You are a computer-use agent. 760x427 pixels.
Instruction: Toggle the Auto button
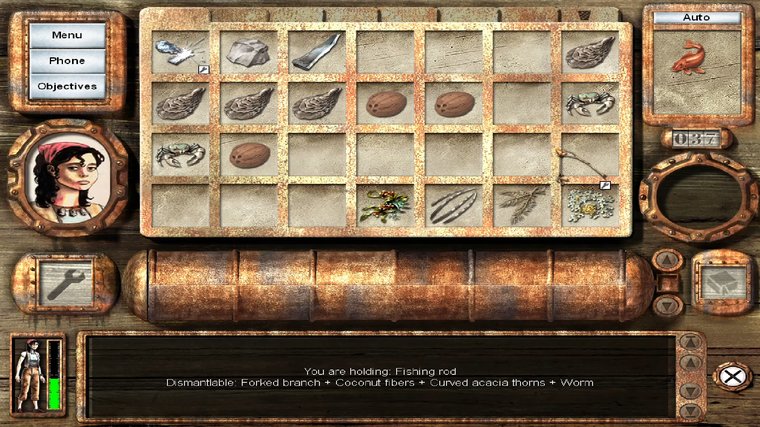pyautogui.click(x=697, y=18)
